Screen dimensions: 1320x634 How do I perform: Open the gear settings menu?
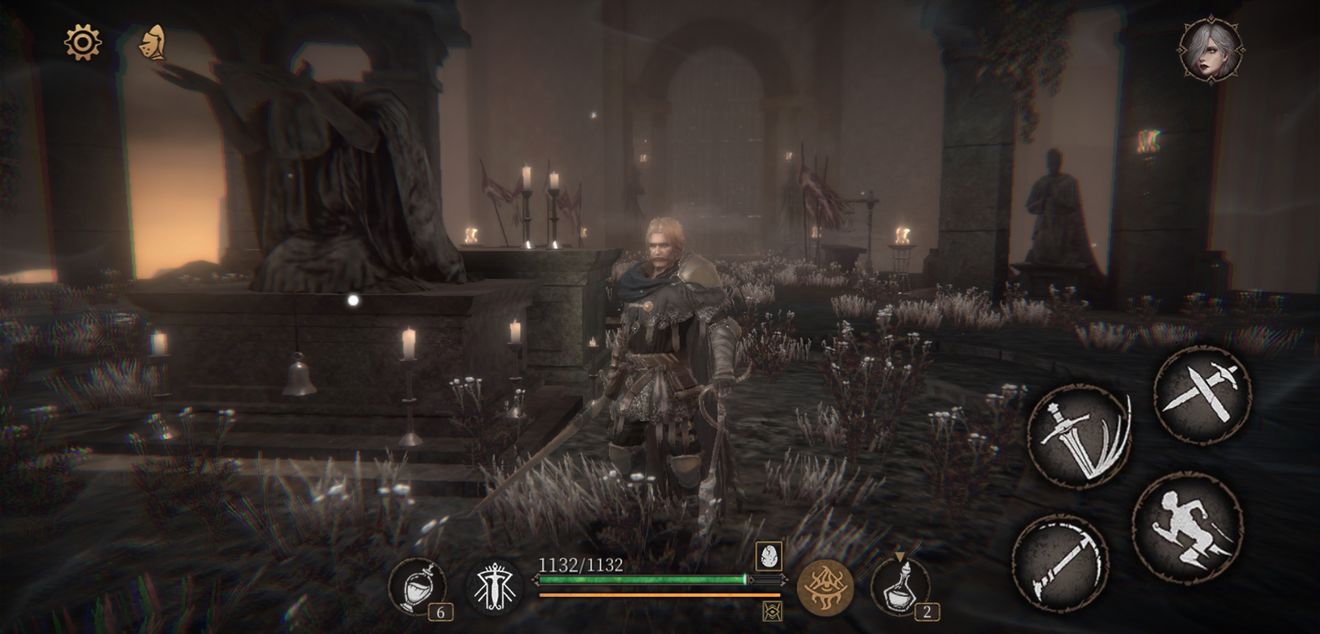tap(83, 42)
